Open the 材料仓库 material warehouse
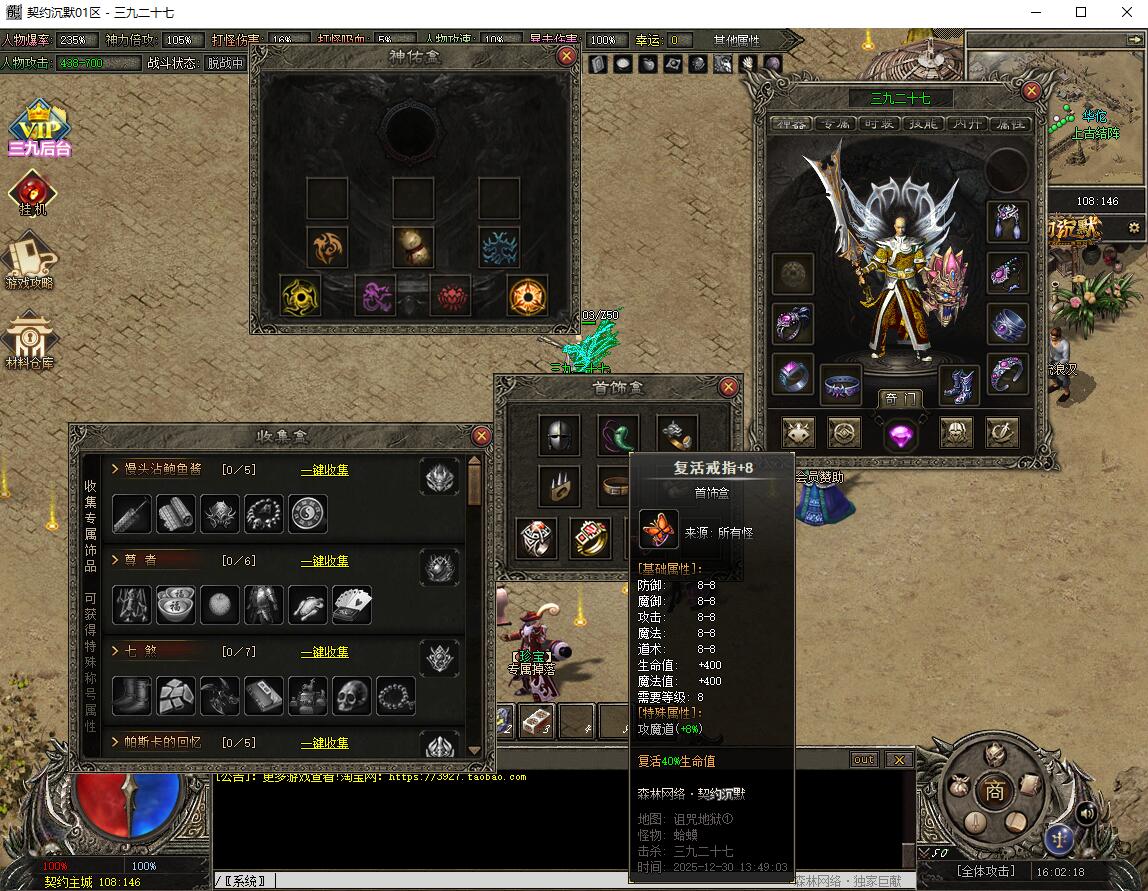This screenshot has height=891, width=1148. (30, 342)
